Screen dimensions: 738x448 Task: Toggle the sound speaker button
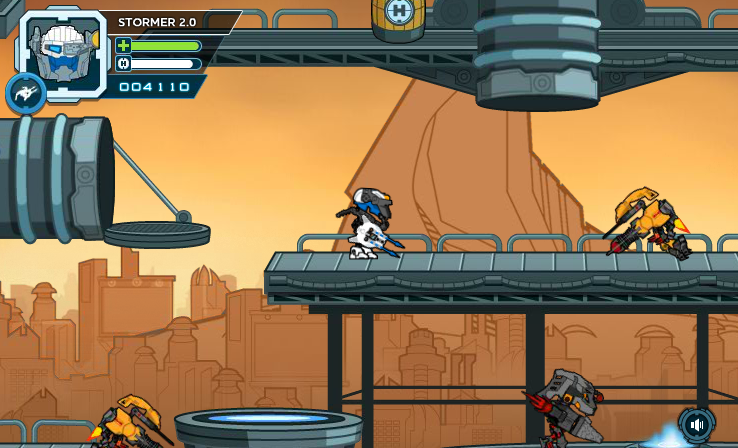(x=697, y=425)
